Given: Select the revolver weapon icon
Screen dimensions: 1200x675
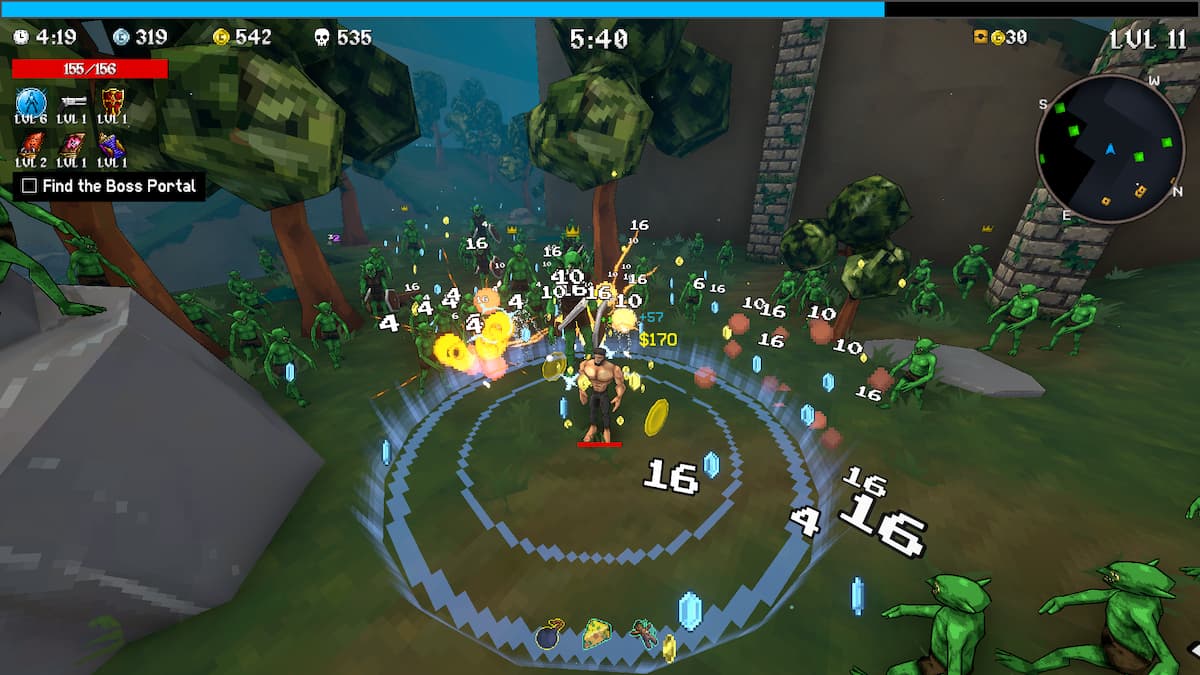Looking at the screenshot, I should [71, 102].
